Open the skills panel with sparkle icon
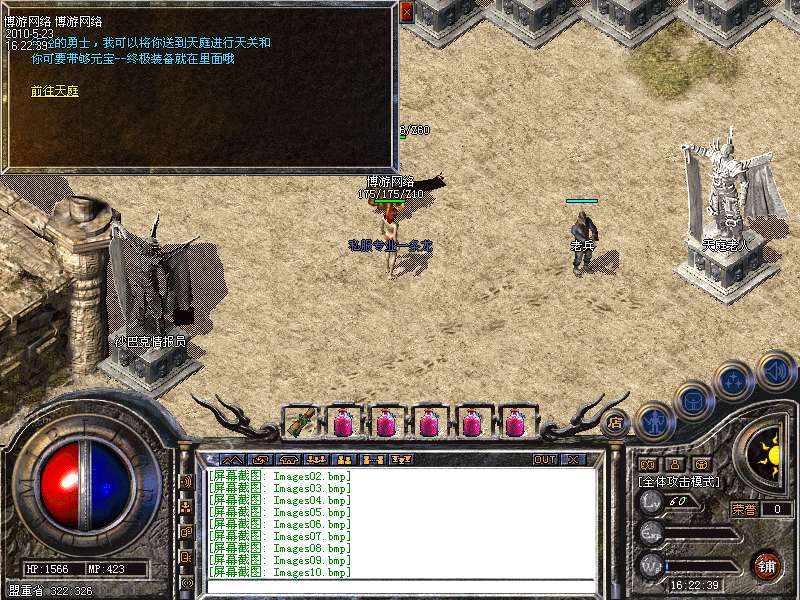800x600 pixels. pyautogui.click(x=733, y=380)
